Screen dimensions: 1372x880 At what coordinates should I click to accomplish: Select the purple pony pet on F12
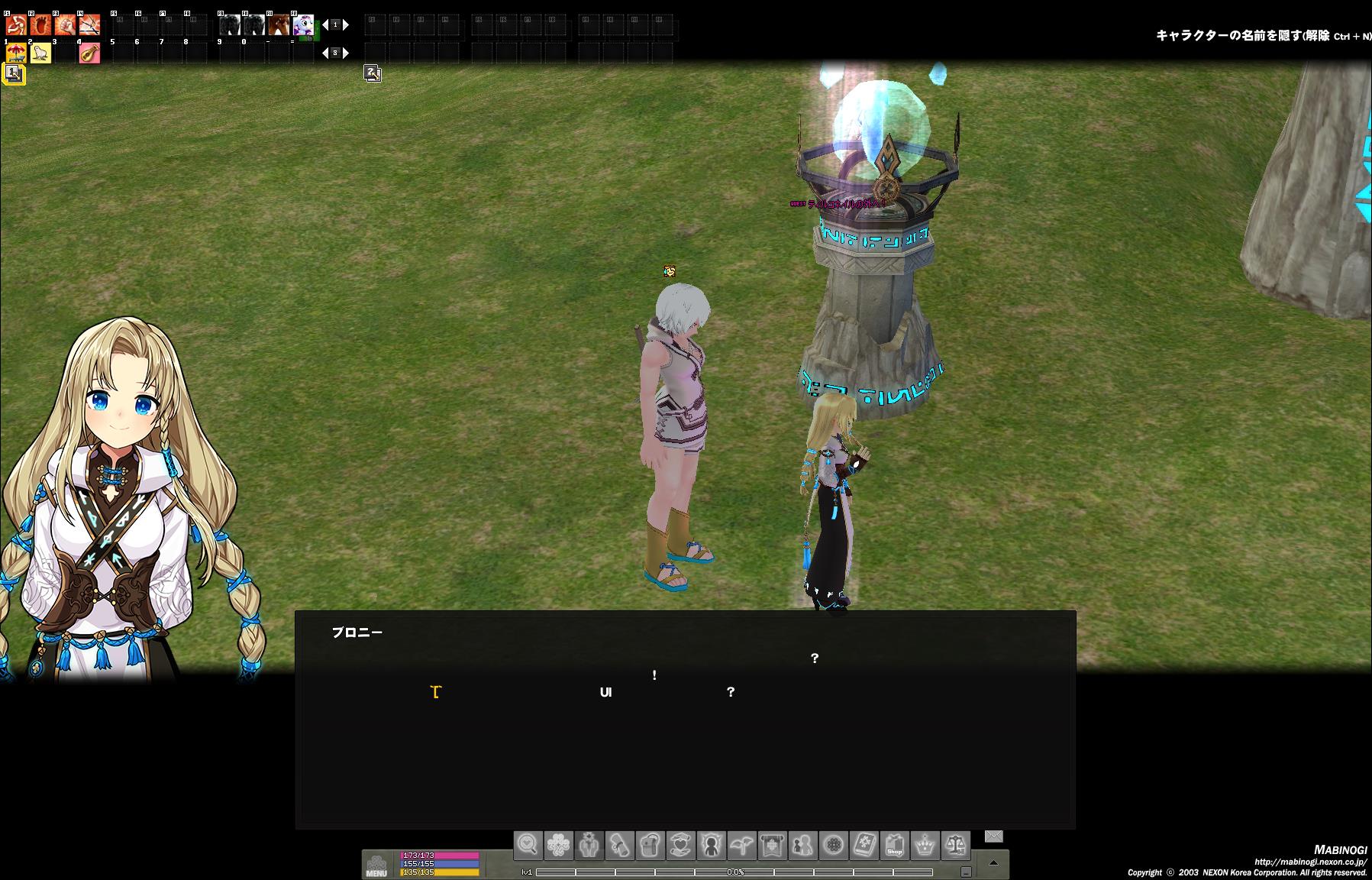303,25
